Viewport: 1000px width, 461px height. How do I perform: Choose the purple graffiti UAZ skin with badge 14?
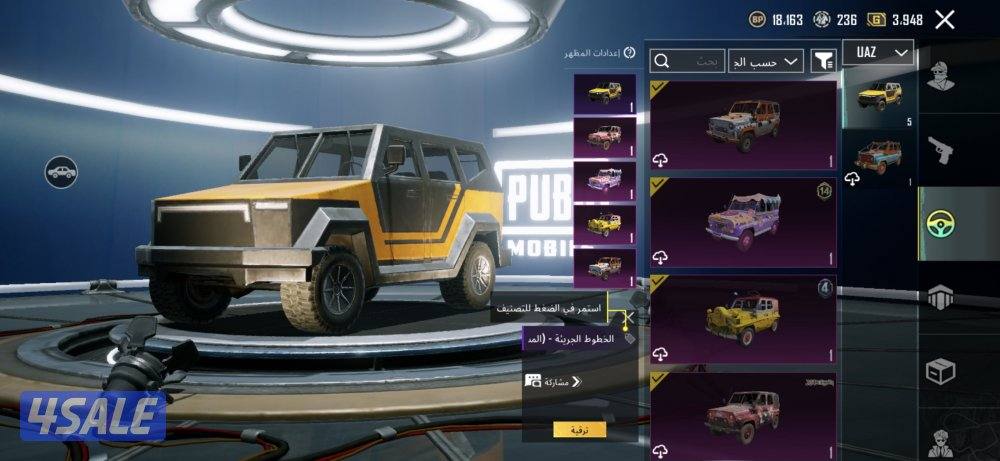pos(743,221)
